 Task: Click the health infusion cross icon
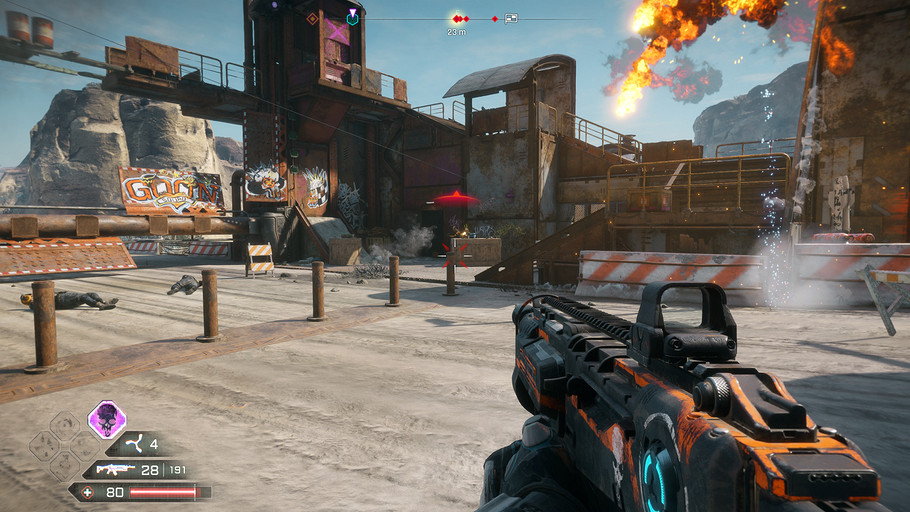coord(87,492)
